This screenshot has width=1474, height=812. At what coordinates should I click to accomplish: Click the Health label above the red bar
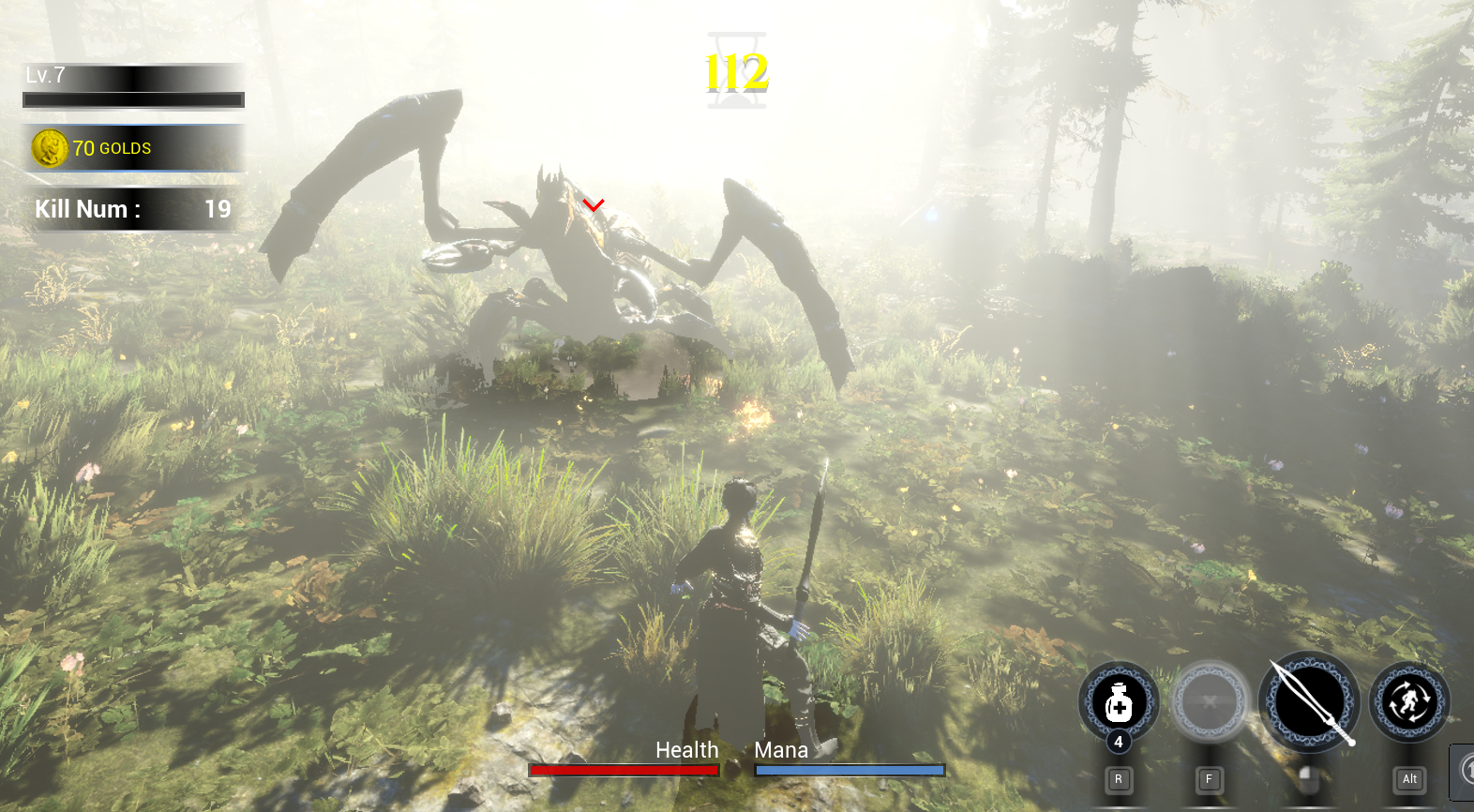tap(687, 750)
